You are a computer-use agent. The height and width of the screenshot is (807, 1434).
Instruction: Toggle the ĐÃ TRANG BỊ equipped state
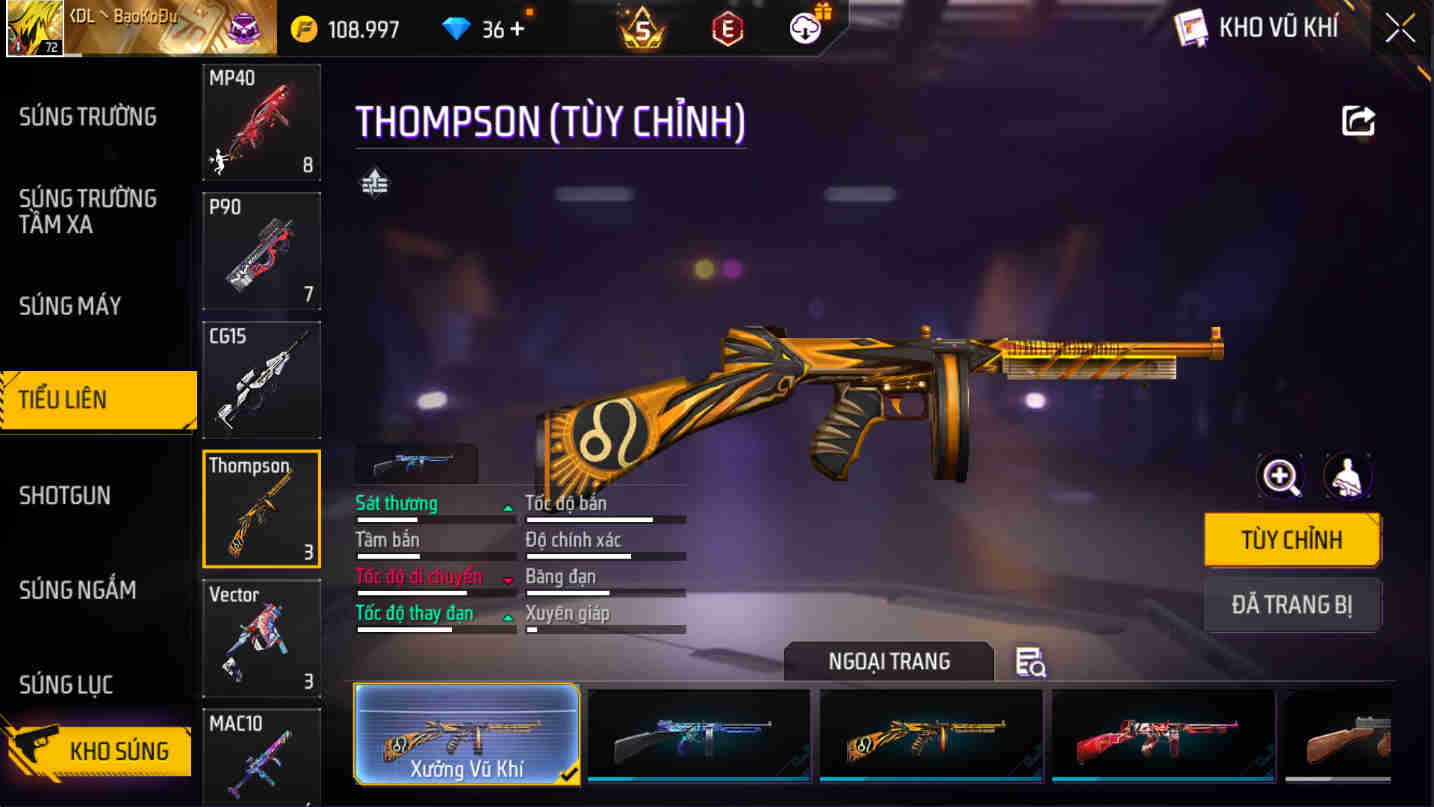[1292, 604]
